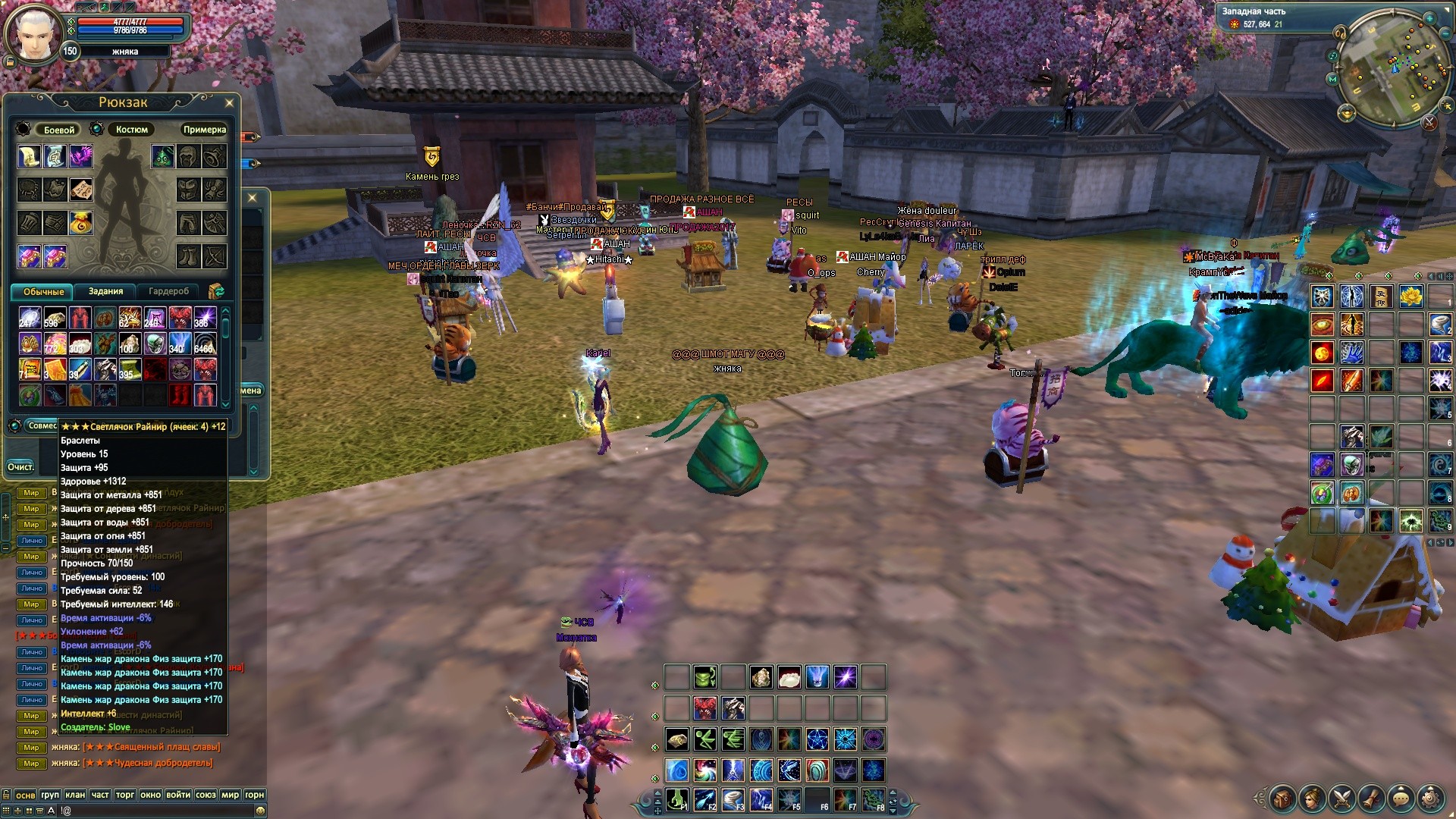Close the Рюкзак backpack window
1456x819 pixels.
[230, 102]
